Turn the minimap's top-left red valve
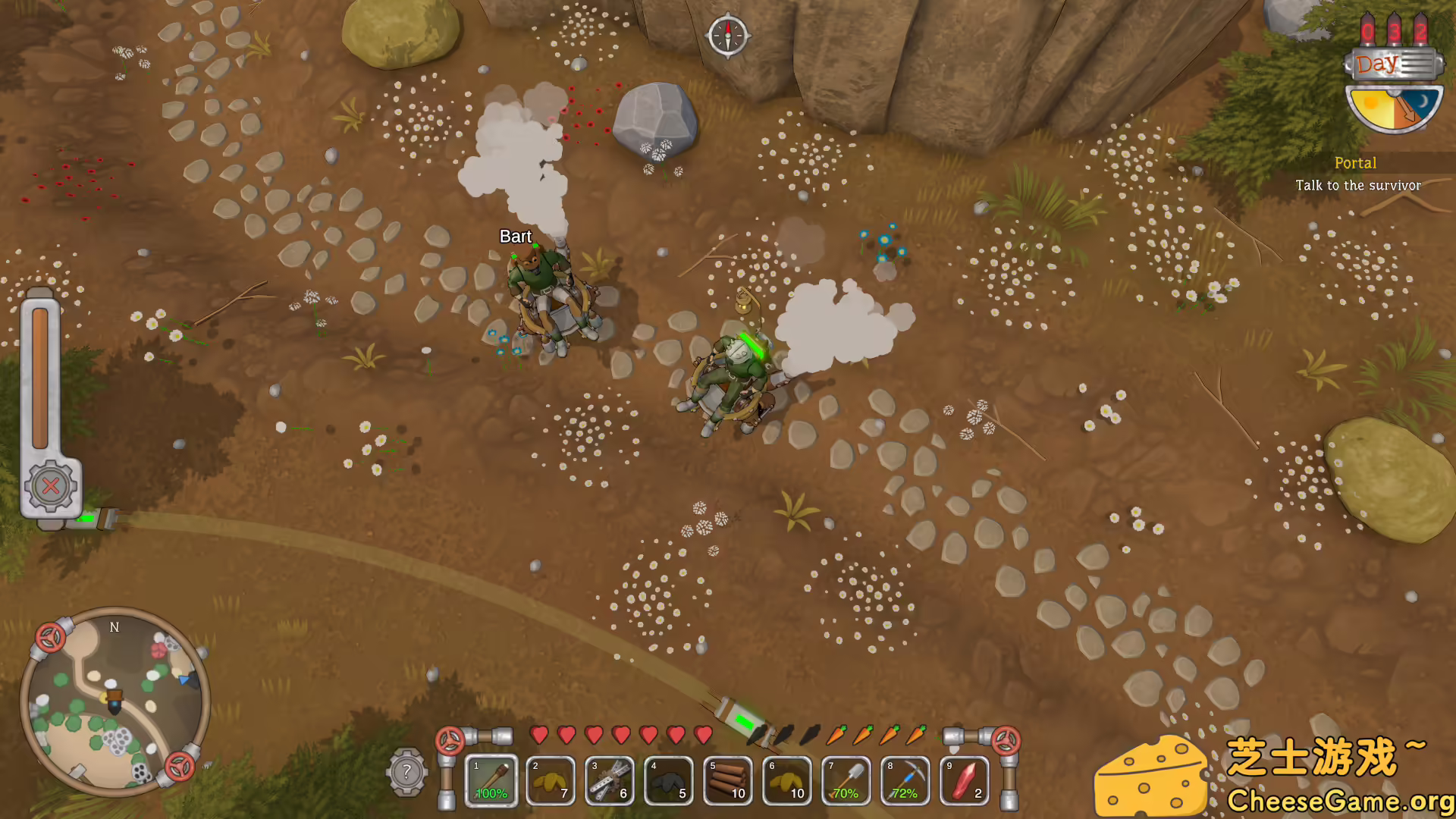The image size is (1456, 819). click(x=50, y=638)
